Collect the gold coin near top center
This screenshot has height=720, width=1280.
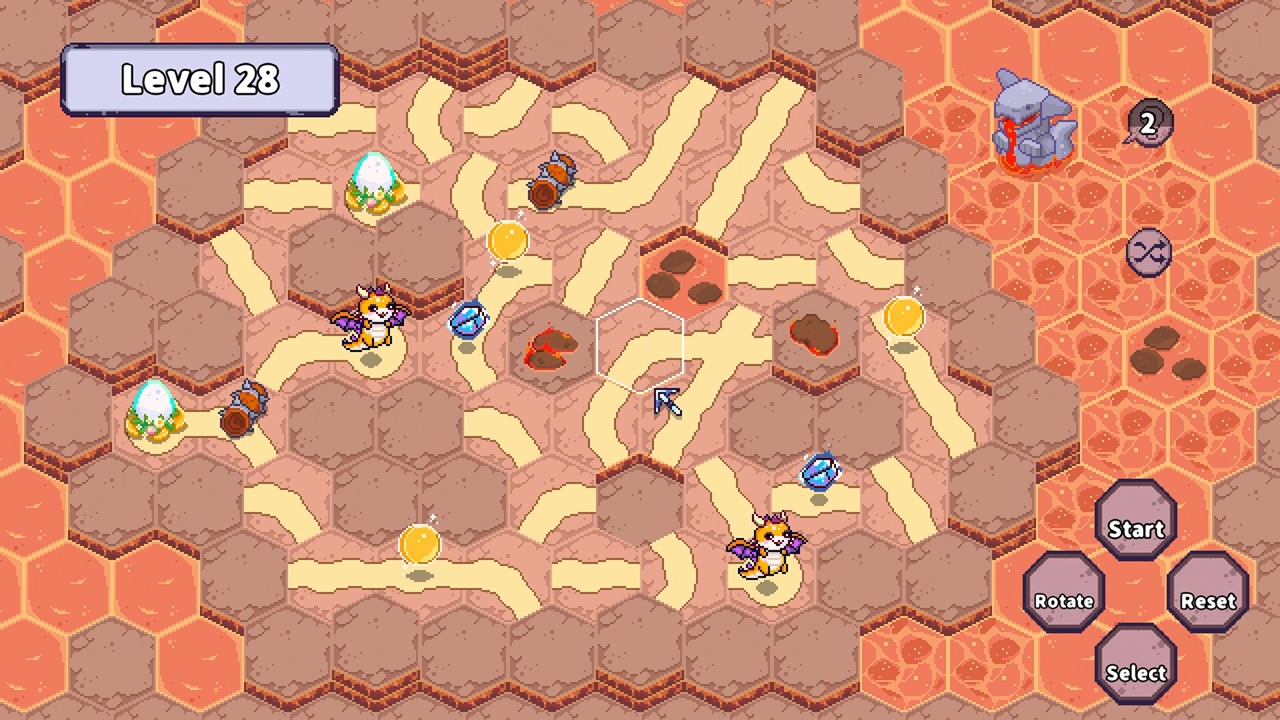click(507, 240)
